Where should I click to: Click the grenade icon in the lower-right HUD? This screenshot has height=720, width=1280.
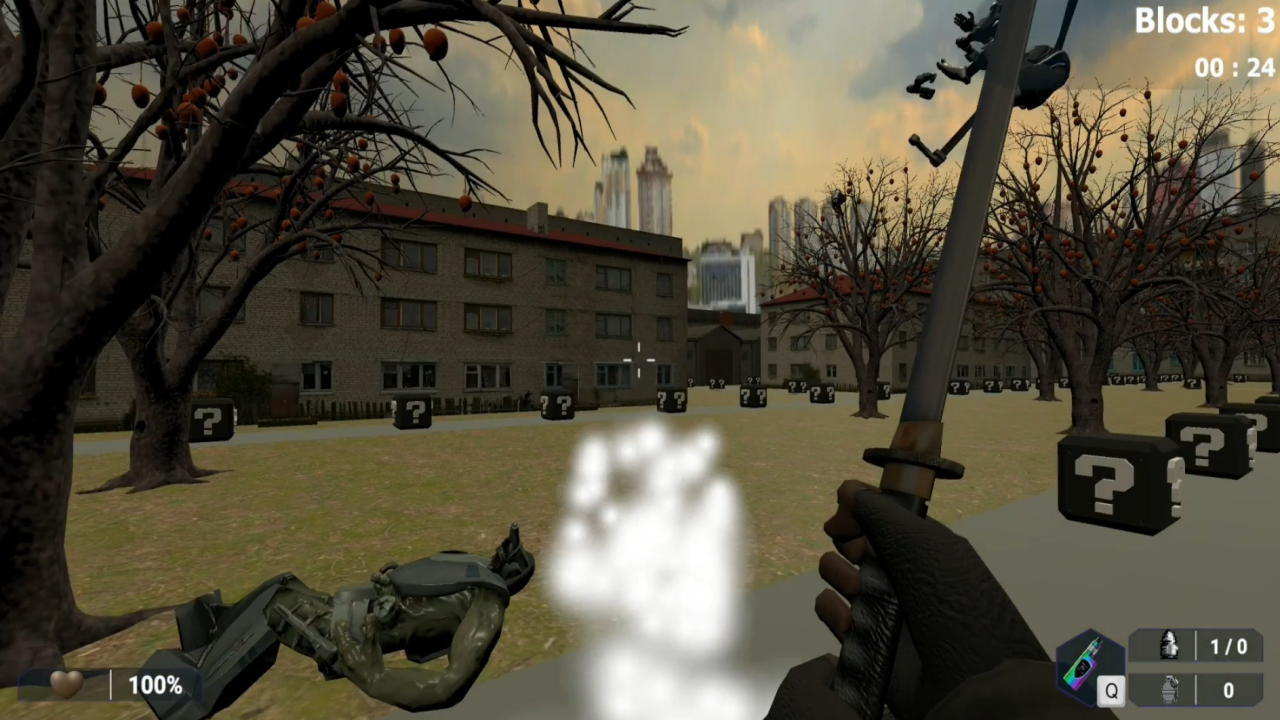click(x=1170, y=690)
